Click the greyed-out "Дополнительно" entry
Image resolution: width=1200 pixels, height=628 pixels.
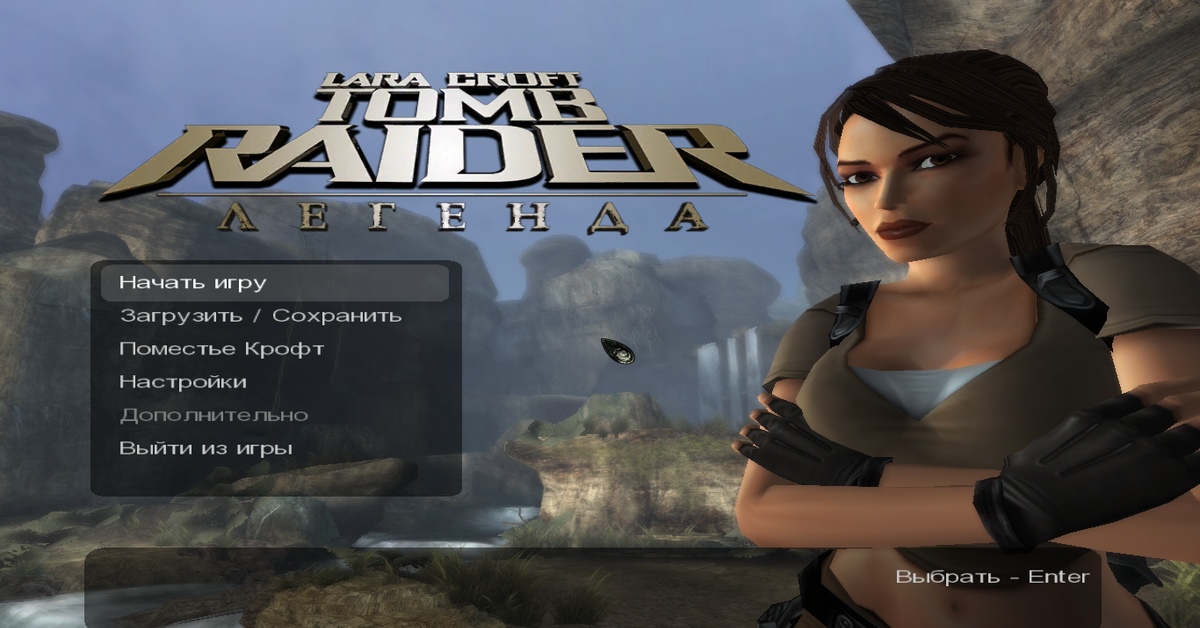pyautogui.click(x=213, y=415)
